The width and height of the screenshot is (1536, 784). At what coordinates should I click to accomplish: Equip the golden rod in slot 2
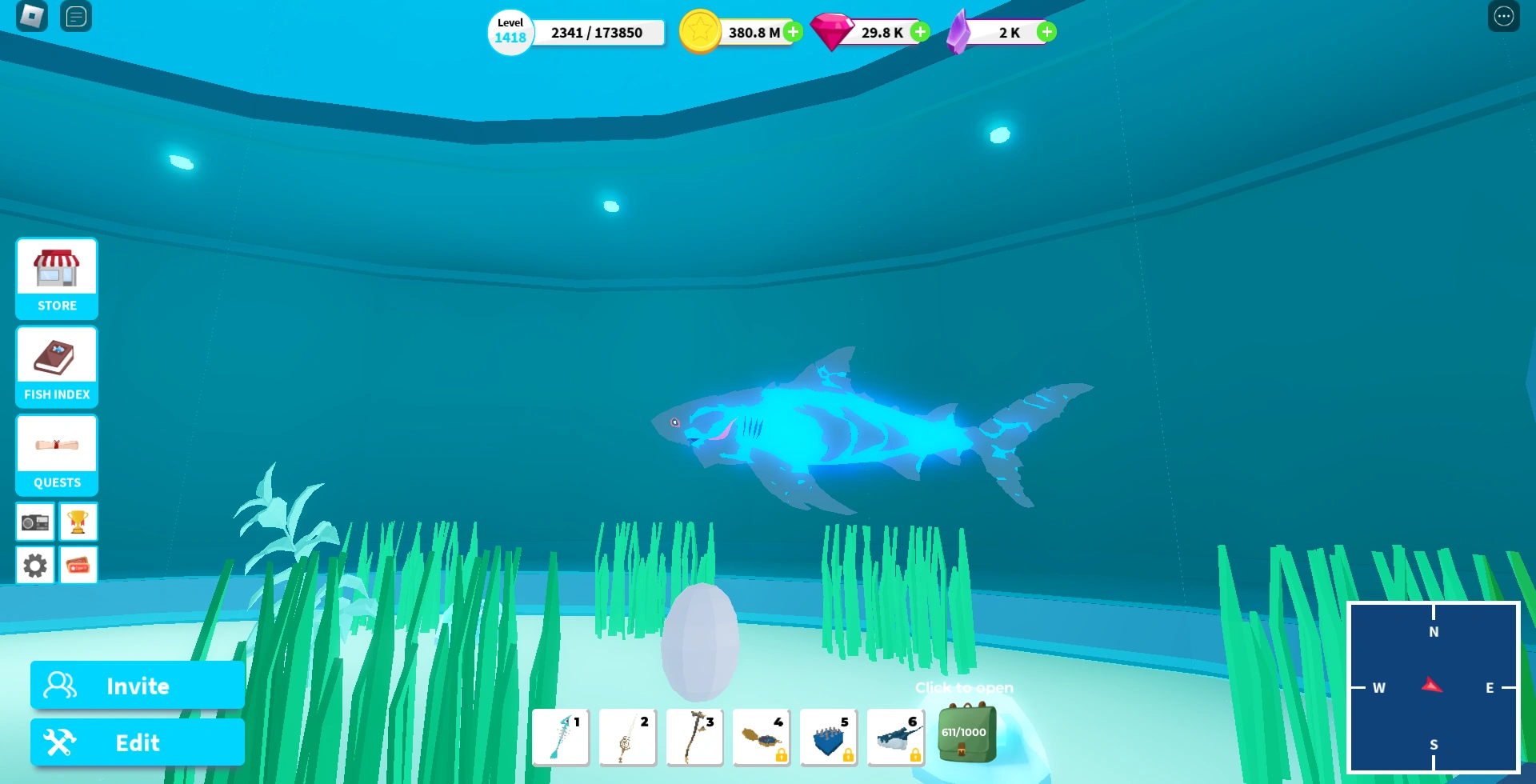click(627, 736)
